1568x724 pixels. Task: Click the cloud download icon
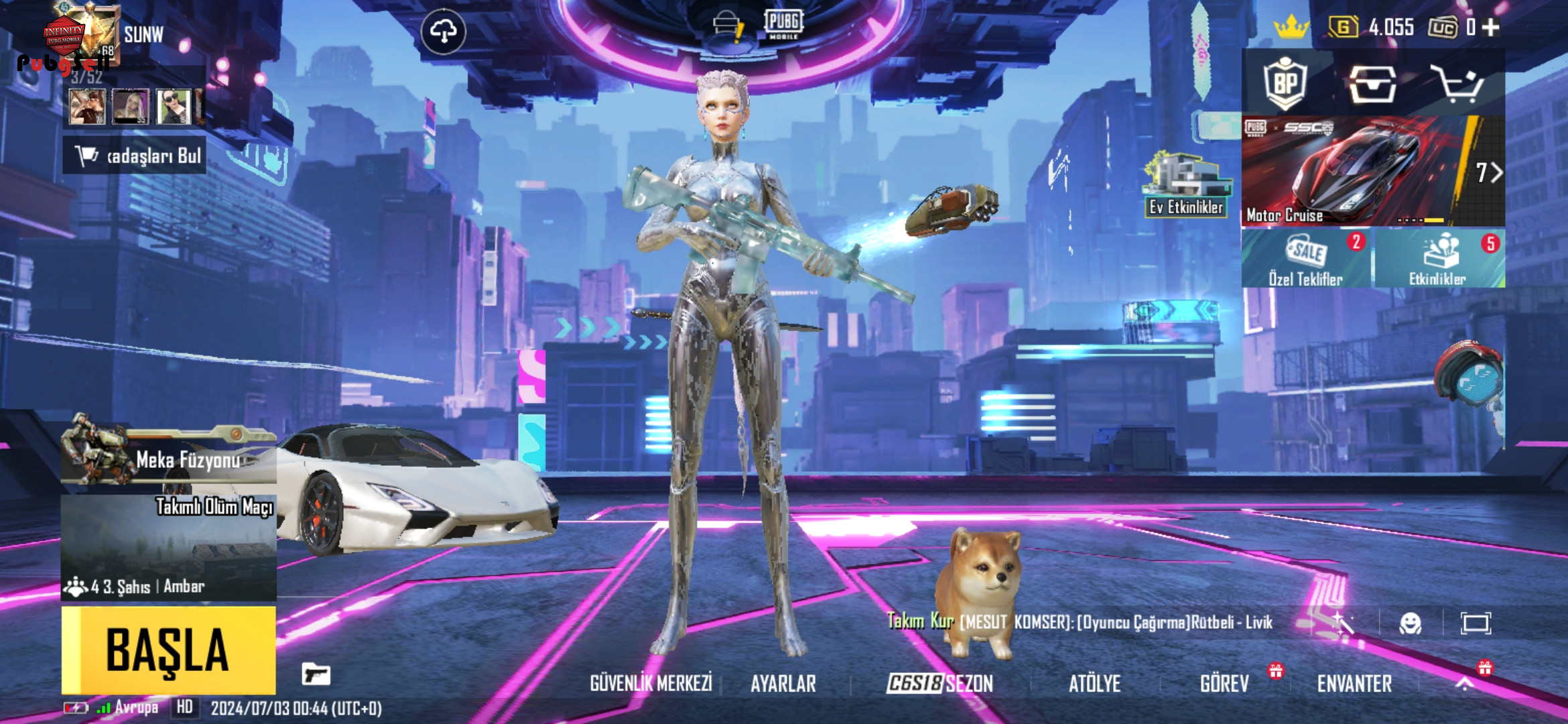444,31
